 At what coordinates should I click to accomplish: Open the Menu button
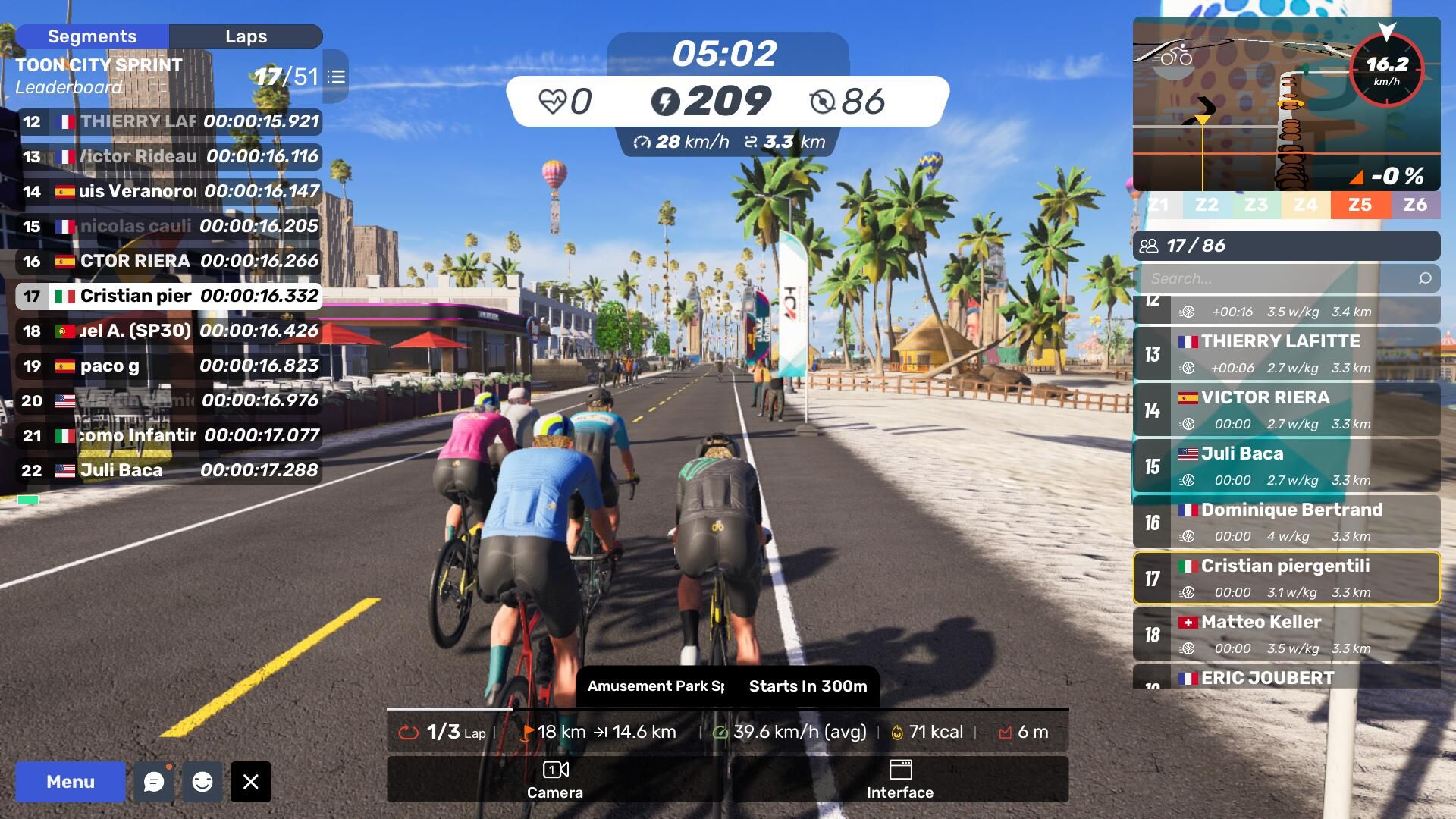(x=70, y=782)
